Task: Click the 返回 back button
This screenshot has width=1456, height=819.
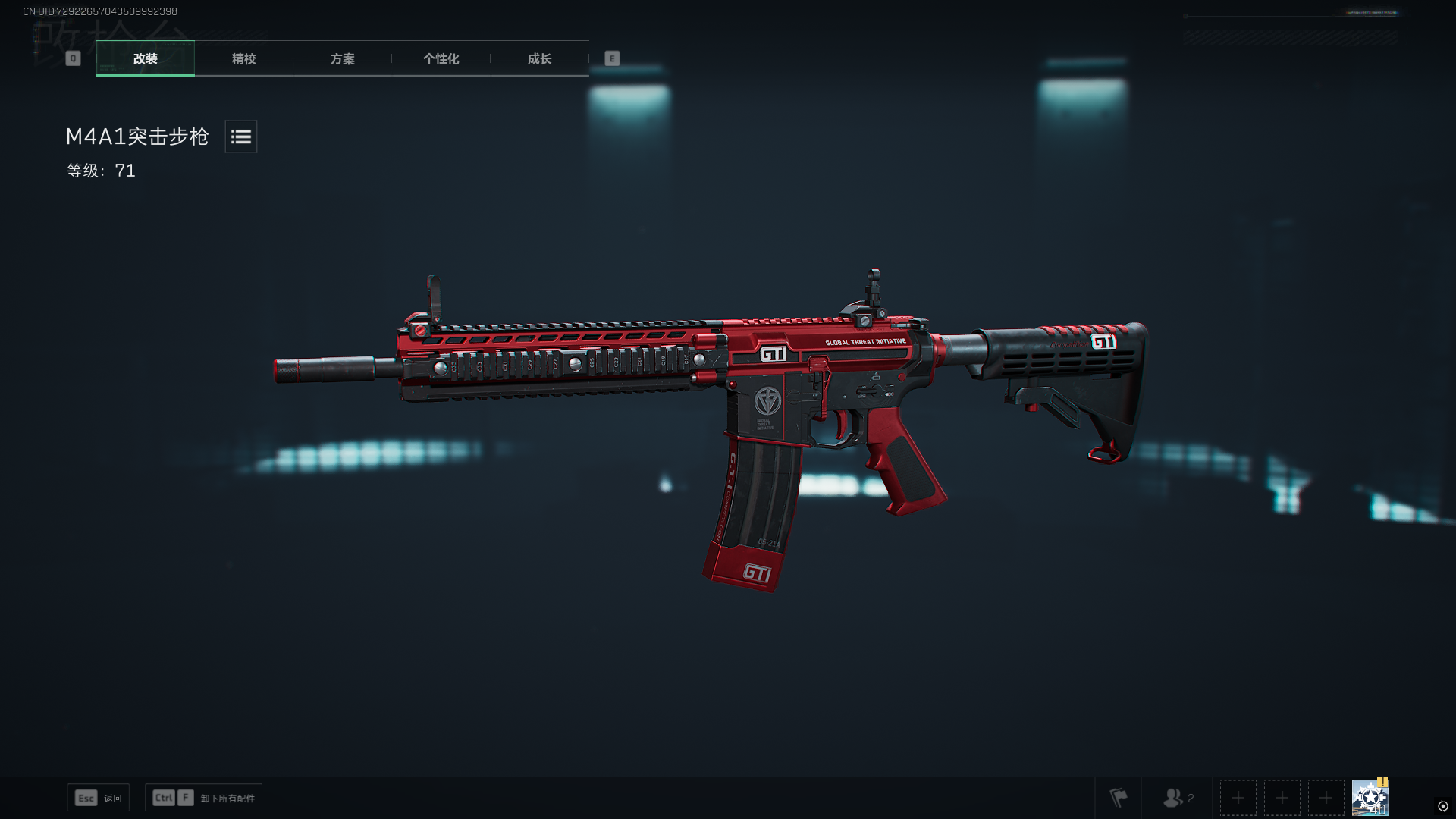Action: click(99, 798)
